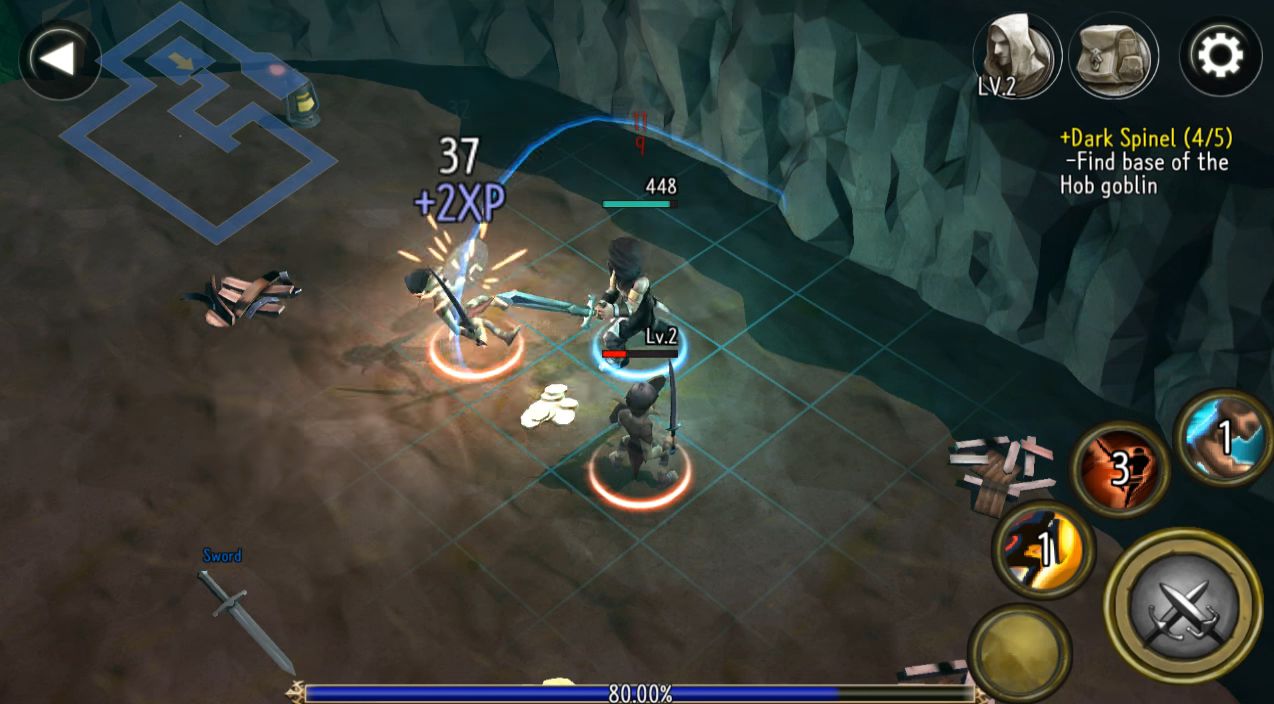
Task: Select the Dark Spinel quest tracker
Action: coord(1145,162)
